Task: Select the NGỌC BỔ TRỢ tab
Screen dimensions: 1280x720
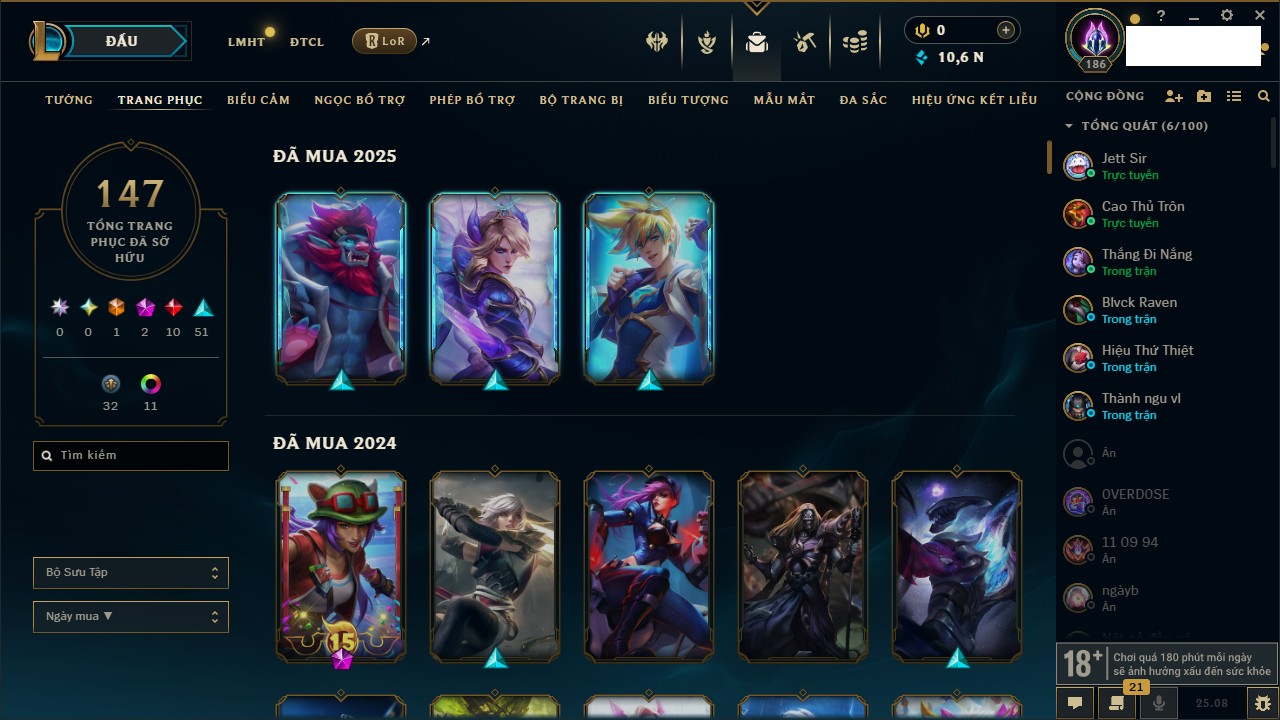Action: tap(360, 100)
